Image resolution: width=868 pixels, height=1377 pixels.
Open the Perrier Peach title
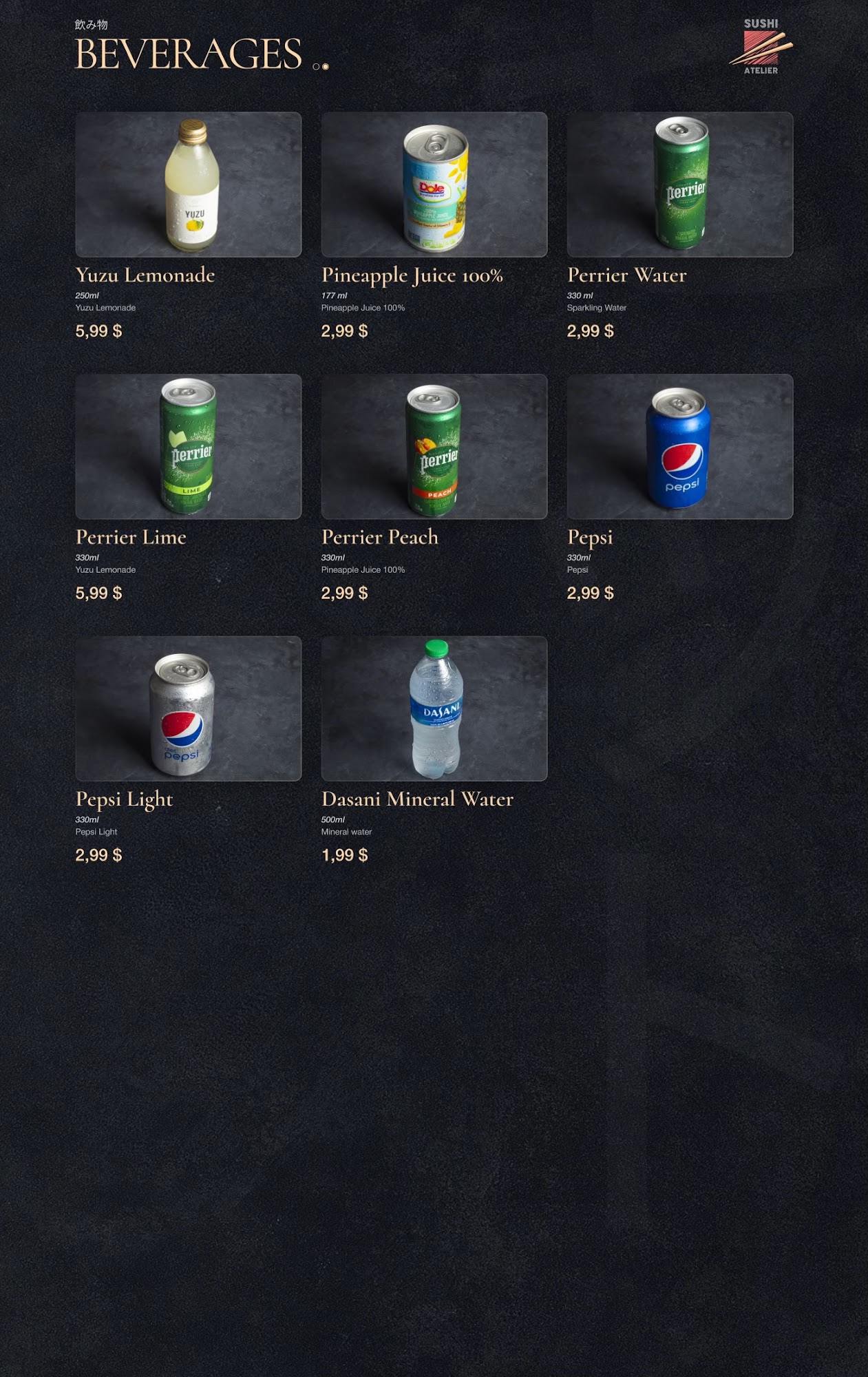pos(379,537)
